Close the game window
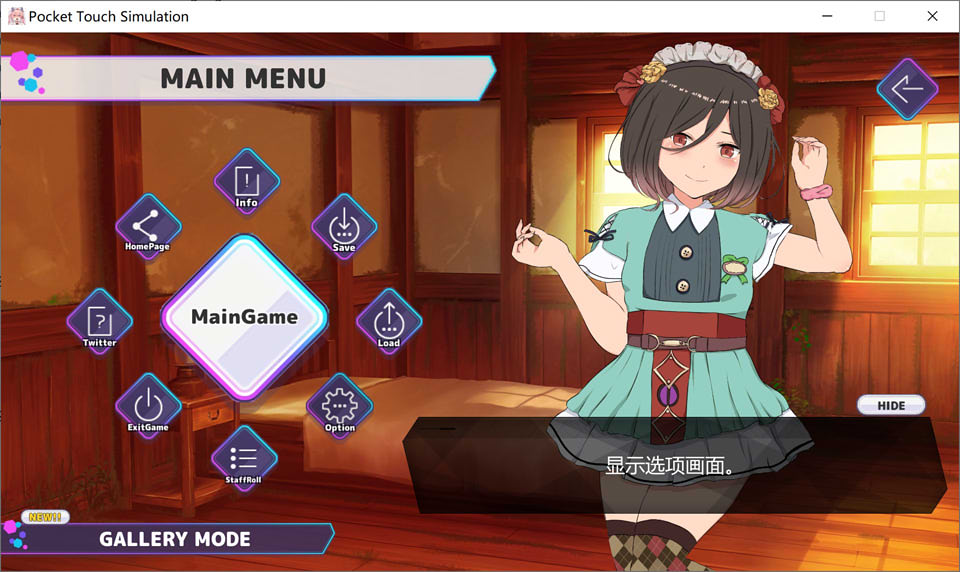The image size is (960, 572). click(932, 16)
